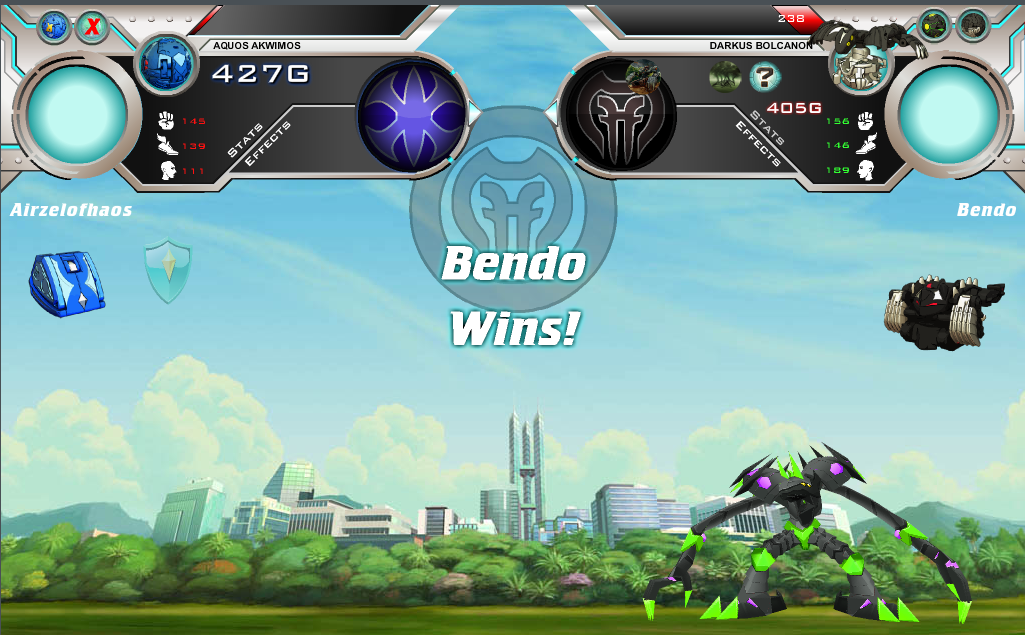This screenshot has height=635, width=1025.
Task: Select the question mark card icon
Action: pyautogui.click(x=765, y=76)
